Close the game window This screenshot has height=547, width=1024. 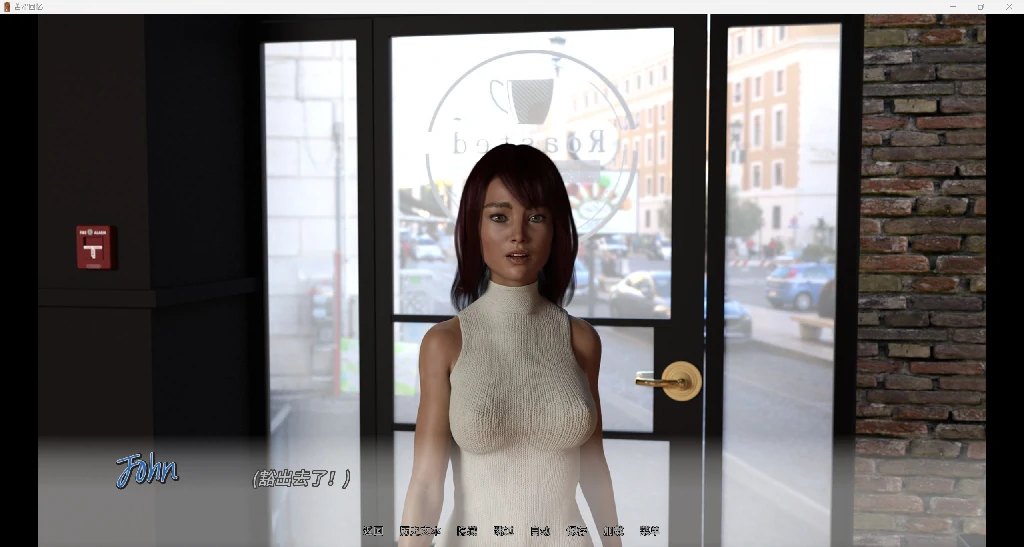[1007, 7]
